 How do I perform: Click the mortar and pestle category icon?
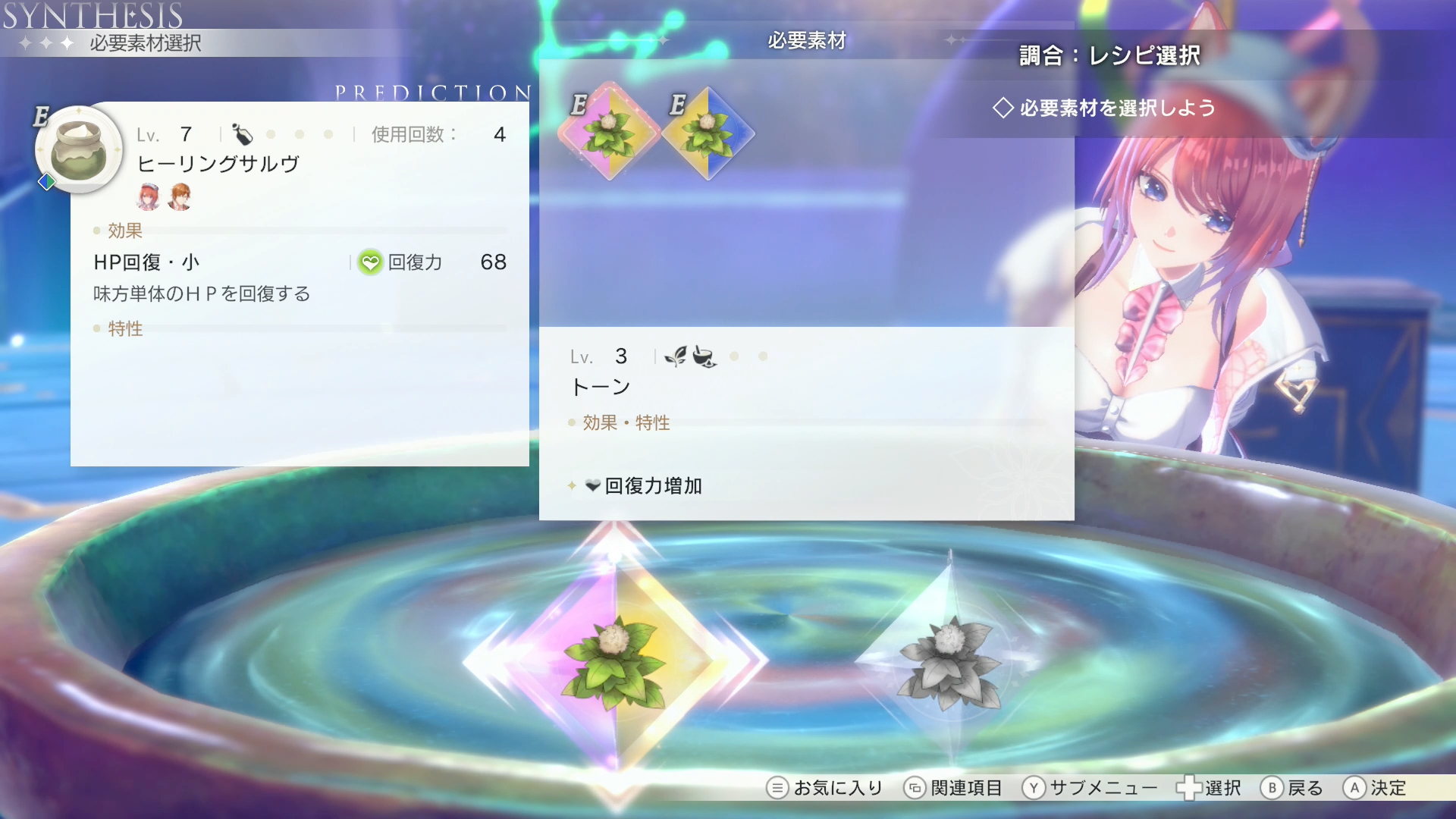pos(705,356)
